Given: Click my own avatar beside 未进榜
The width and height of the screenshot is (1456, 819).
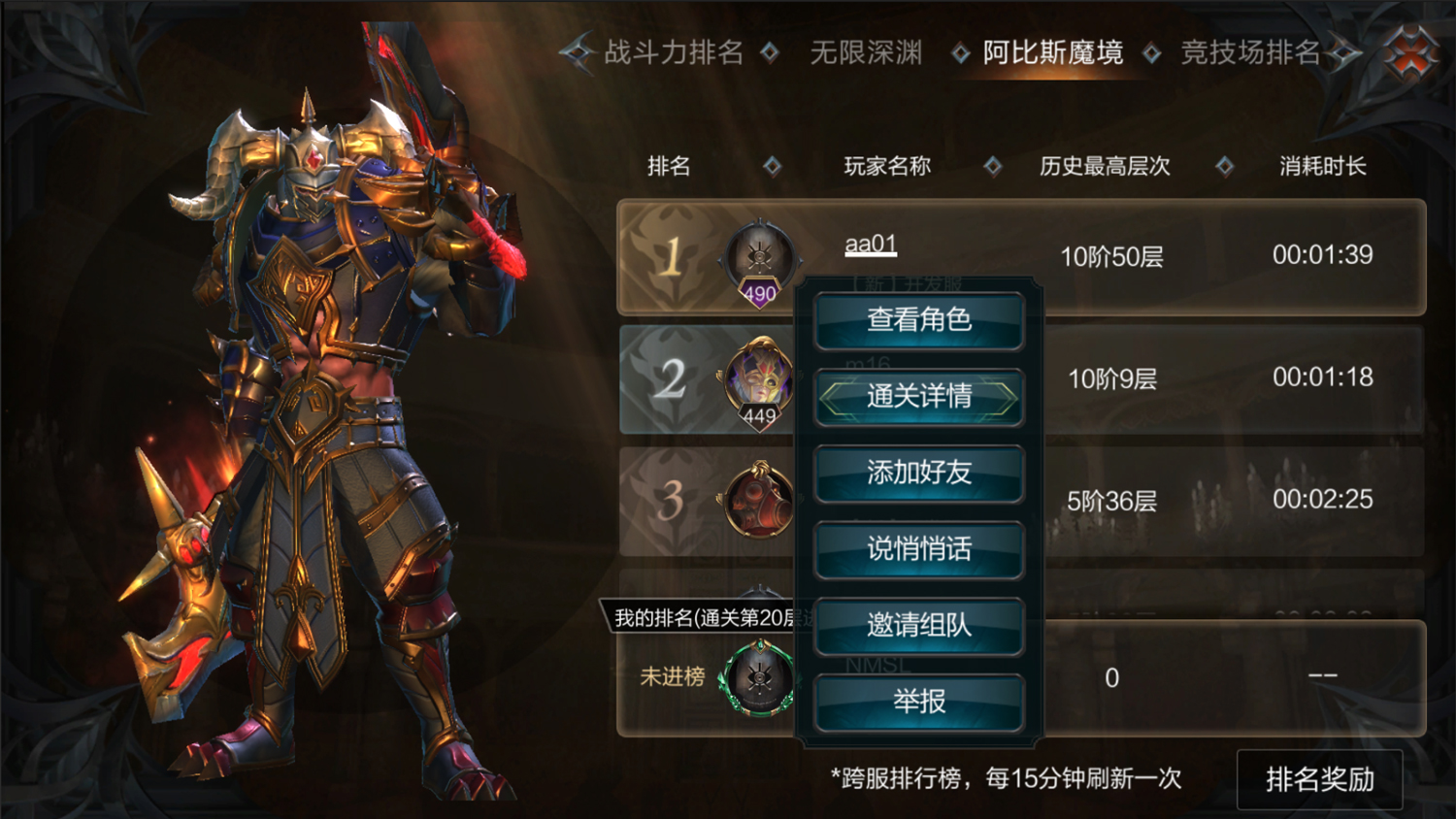Looking at the screenshot, I should 758,678.
